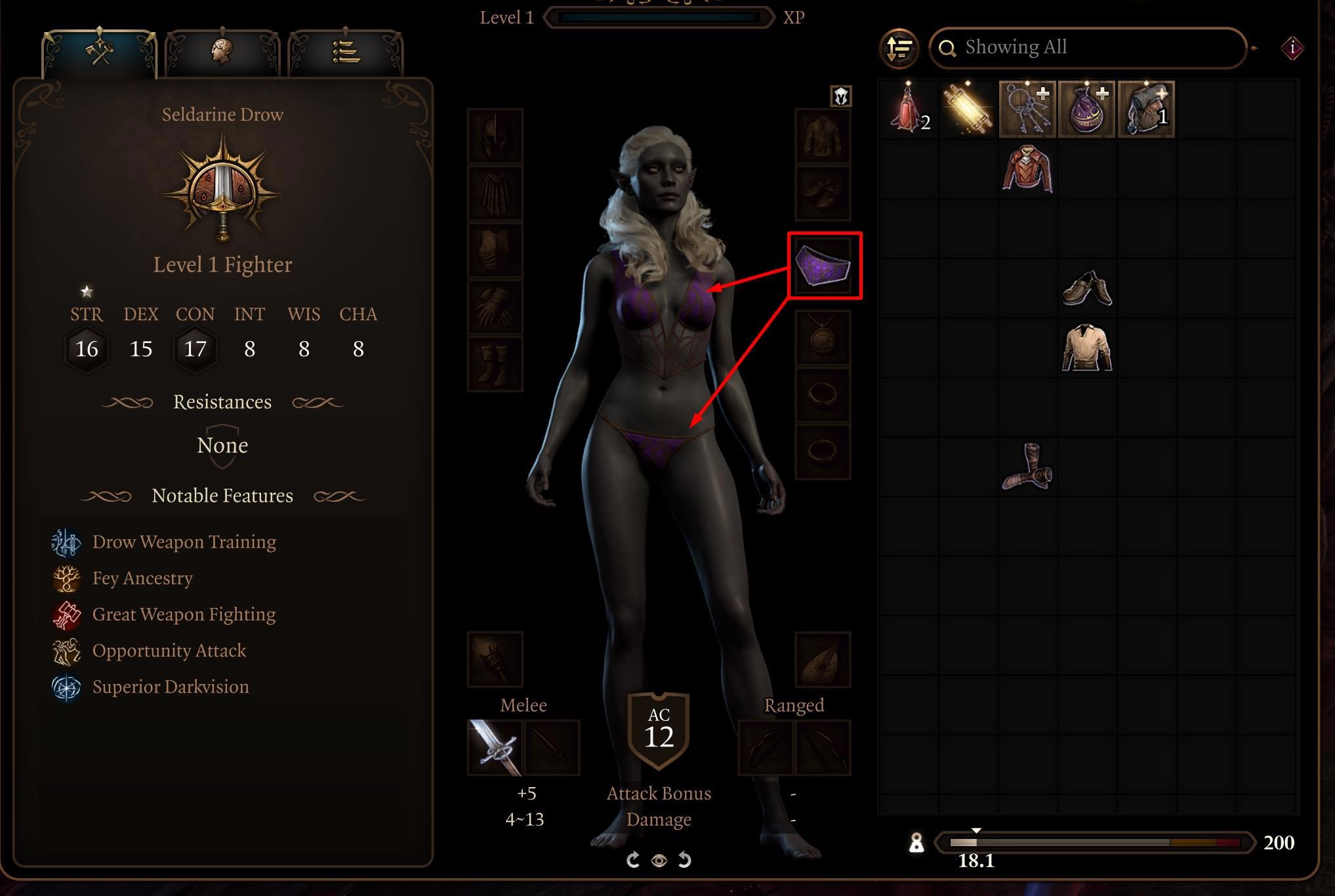Open the keychain container
Screen dimensions: 1335x896
click(x=1027, y=109)
